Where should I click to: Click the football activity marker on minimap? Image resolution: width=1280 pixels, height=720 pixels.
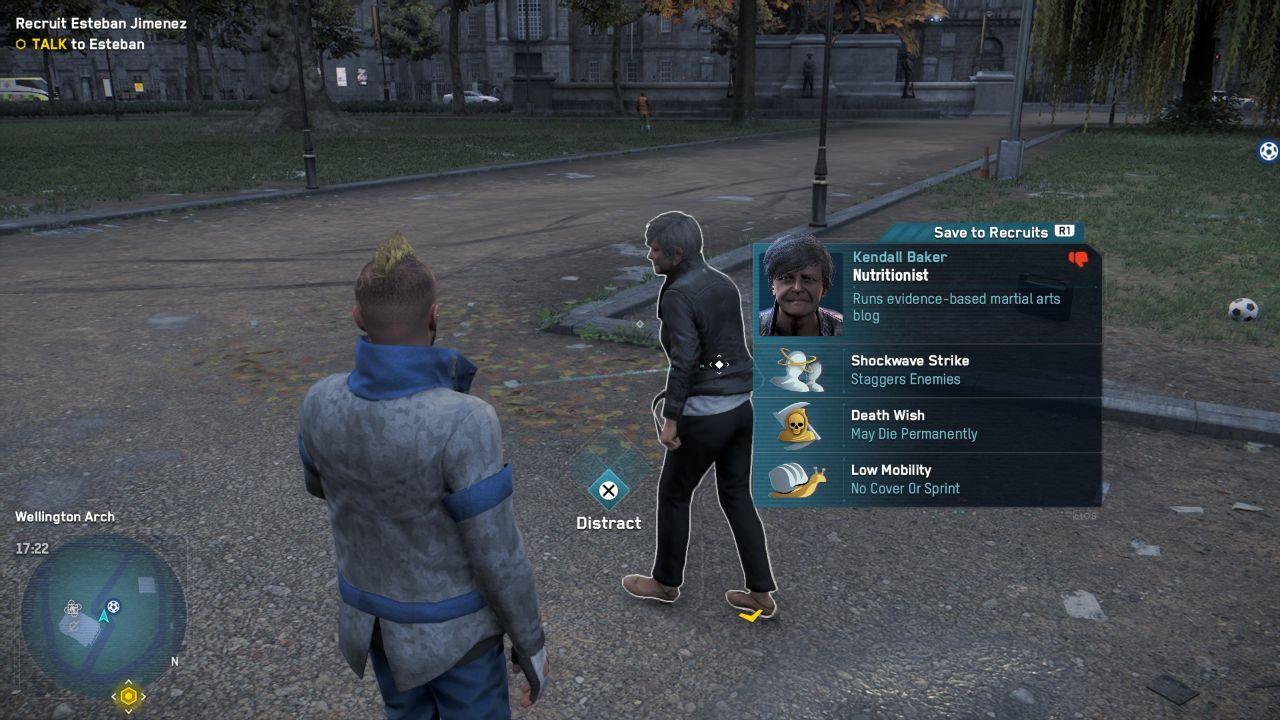tap(114, 606)
